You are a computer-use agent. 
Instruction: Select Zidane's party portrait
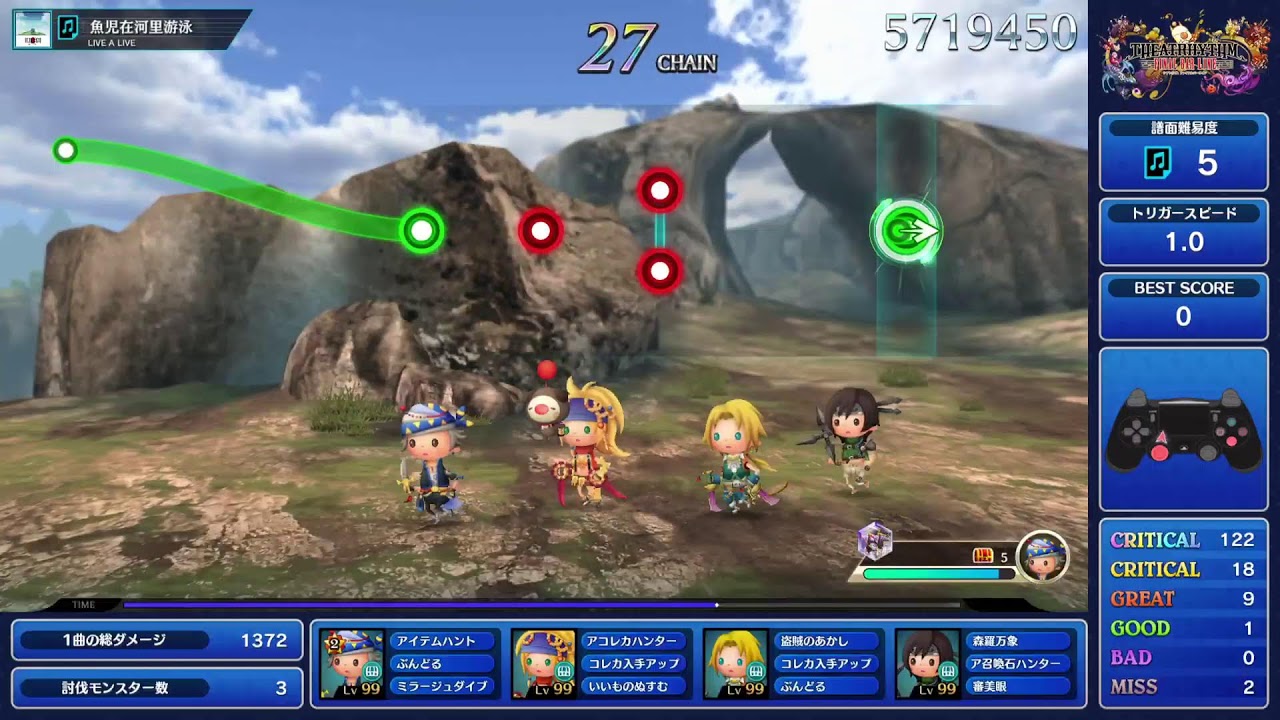click(736, 663)
